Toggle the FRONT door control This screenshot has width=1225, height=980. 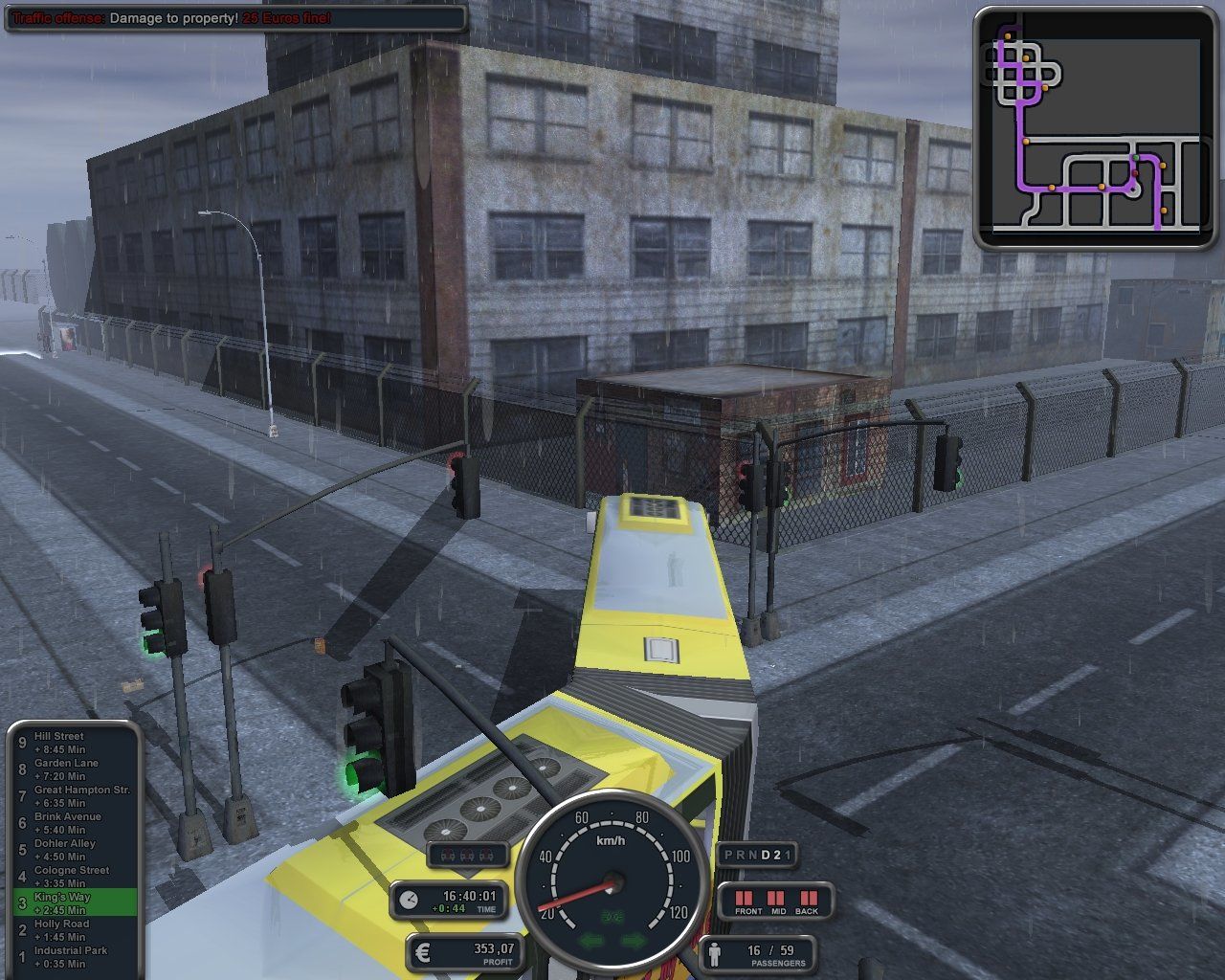(x=745, y=898)
